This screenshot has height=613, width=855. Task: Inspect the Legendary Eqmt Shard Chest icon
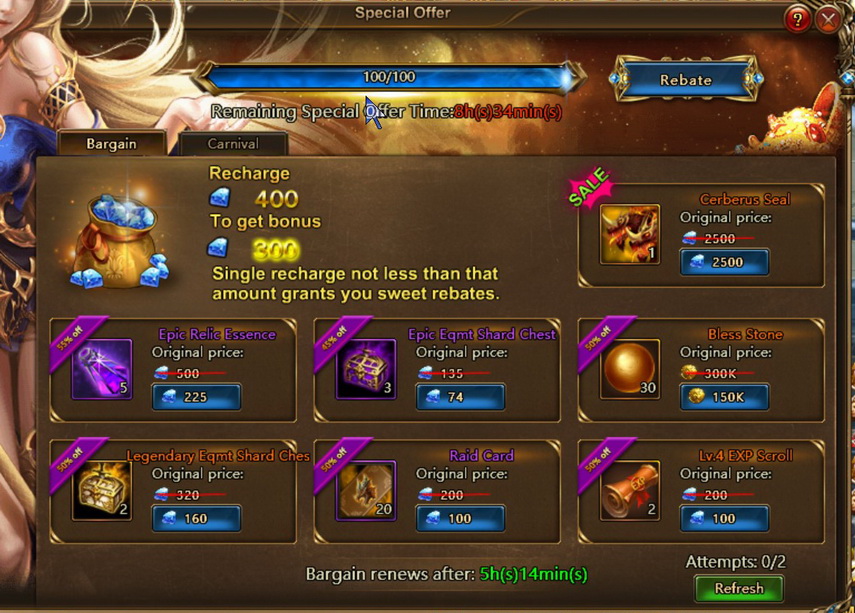click(x=102, y=490)
